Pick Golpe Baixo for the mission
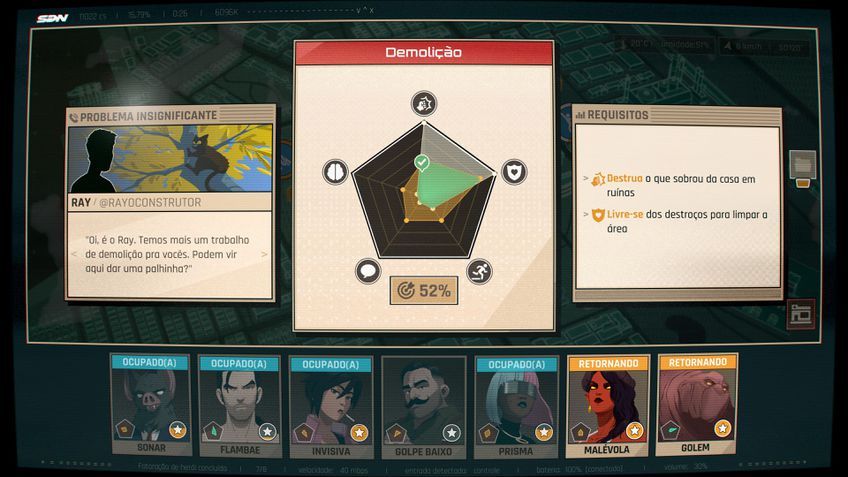848x477 pixels. (x=424, y=406)
